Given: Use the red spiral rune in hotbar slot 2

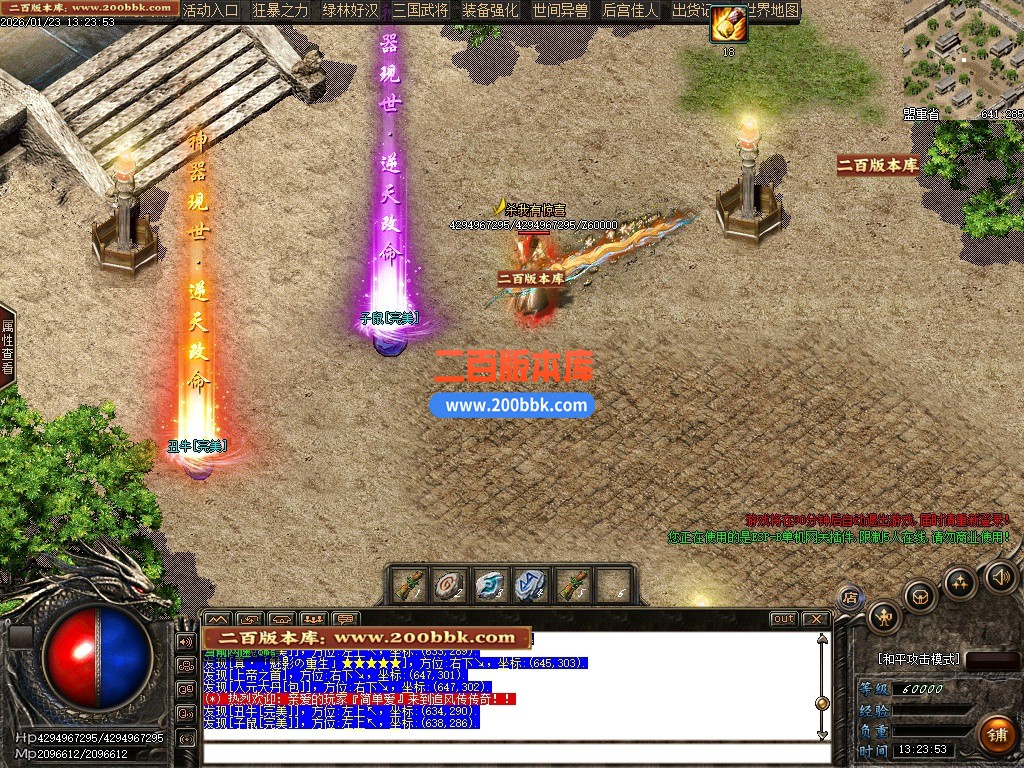Looking at the screenshot, I should (x=449, y=585).
